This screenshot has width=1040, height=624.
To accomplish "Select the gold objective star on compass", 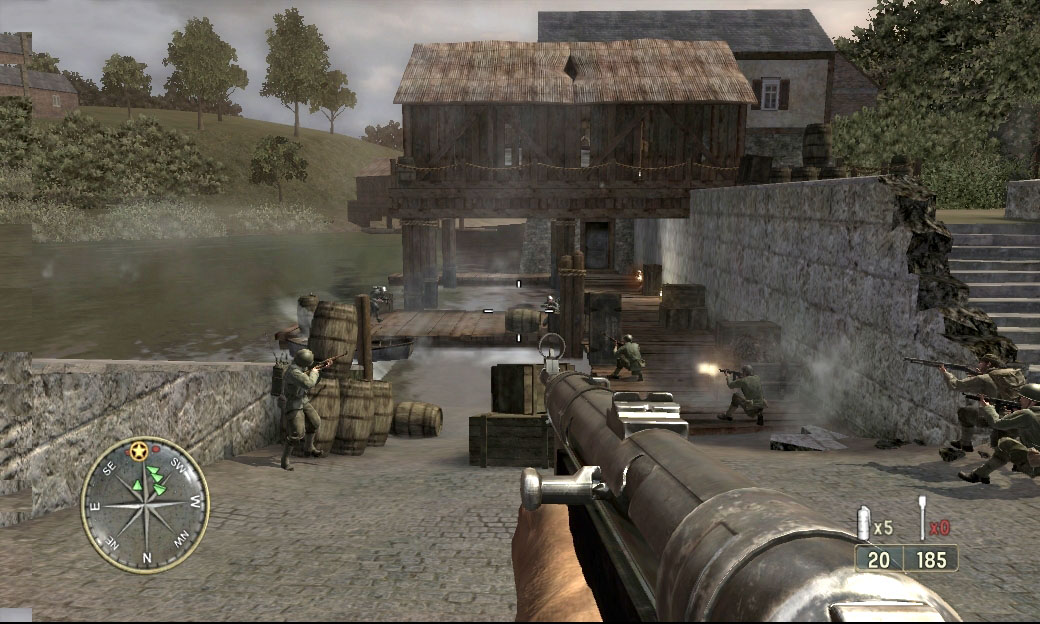I will coord(139,452).
